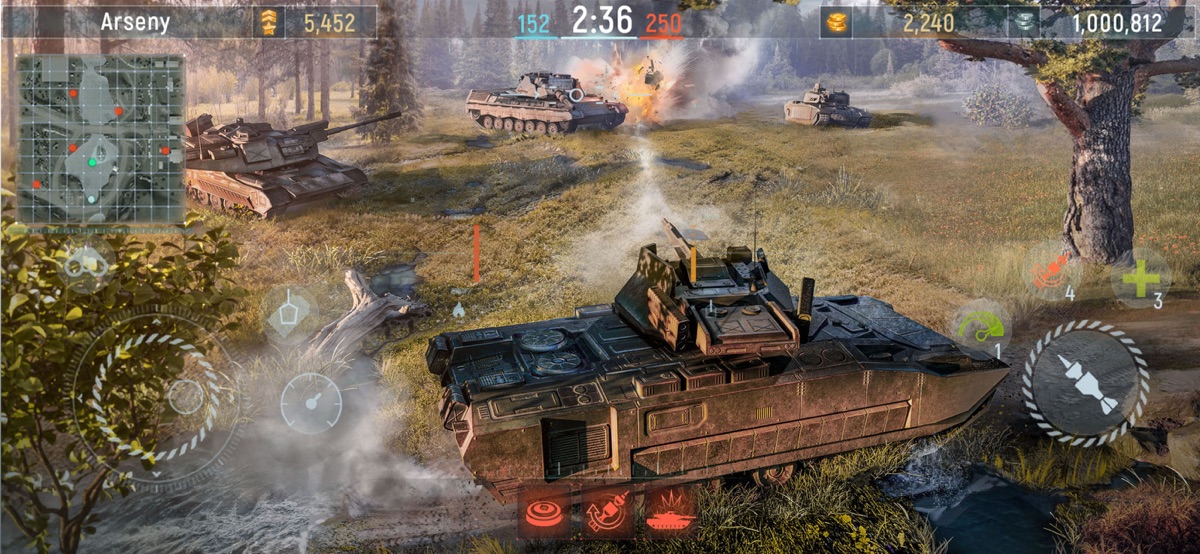Touch the movement joystick center

185,397
